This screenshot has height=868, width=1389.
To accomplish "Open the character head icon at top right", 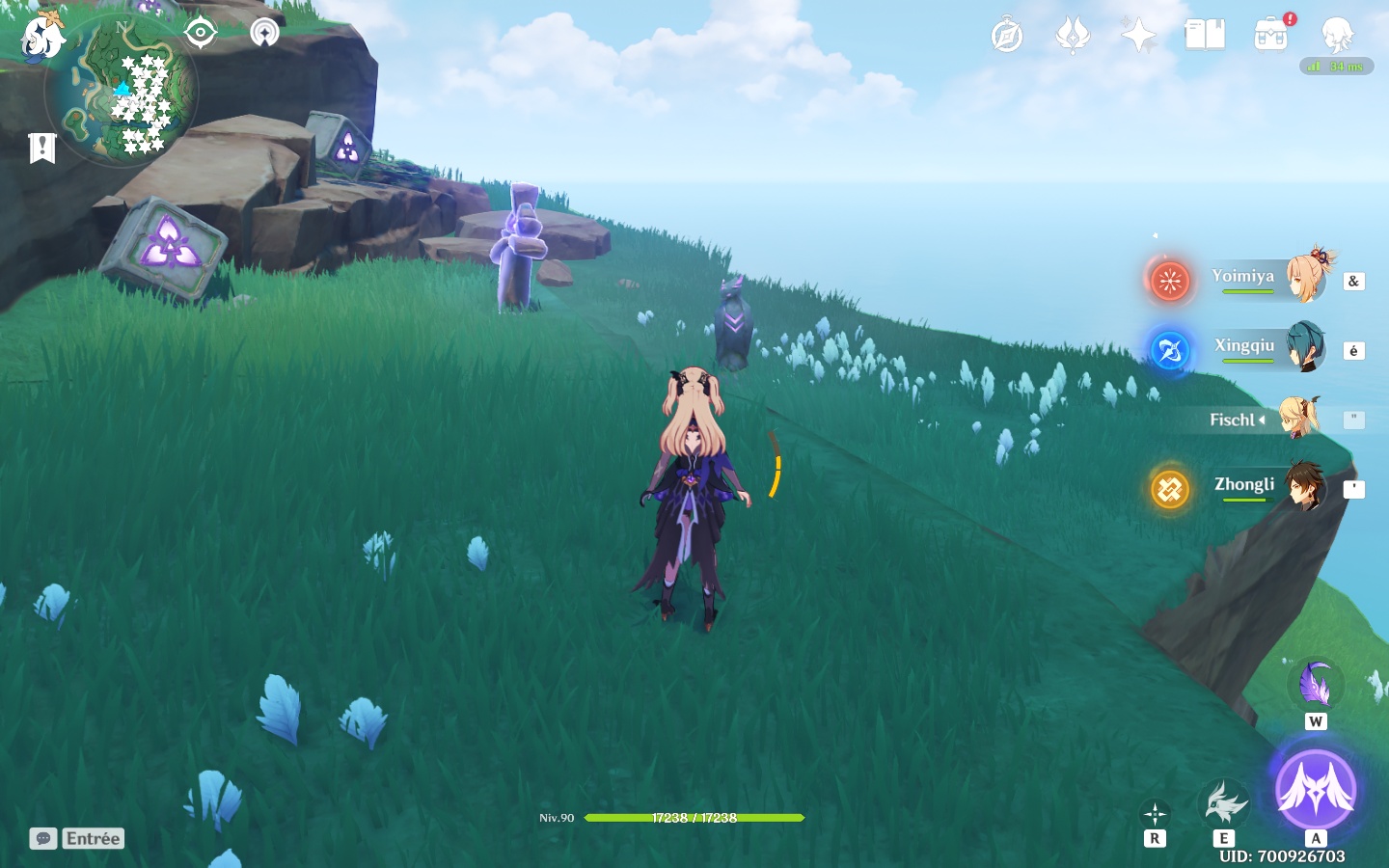I will pos(1337,36).
